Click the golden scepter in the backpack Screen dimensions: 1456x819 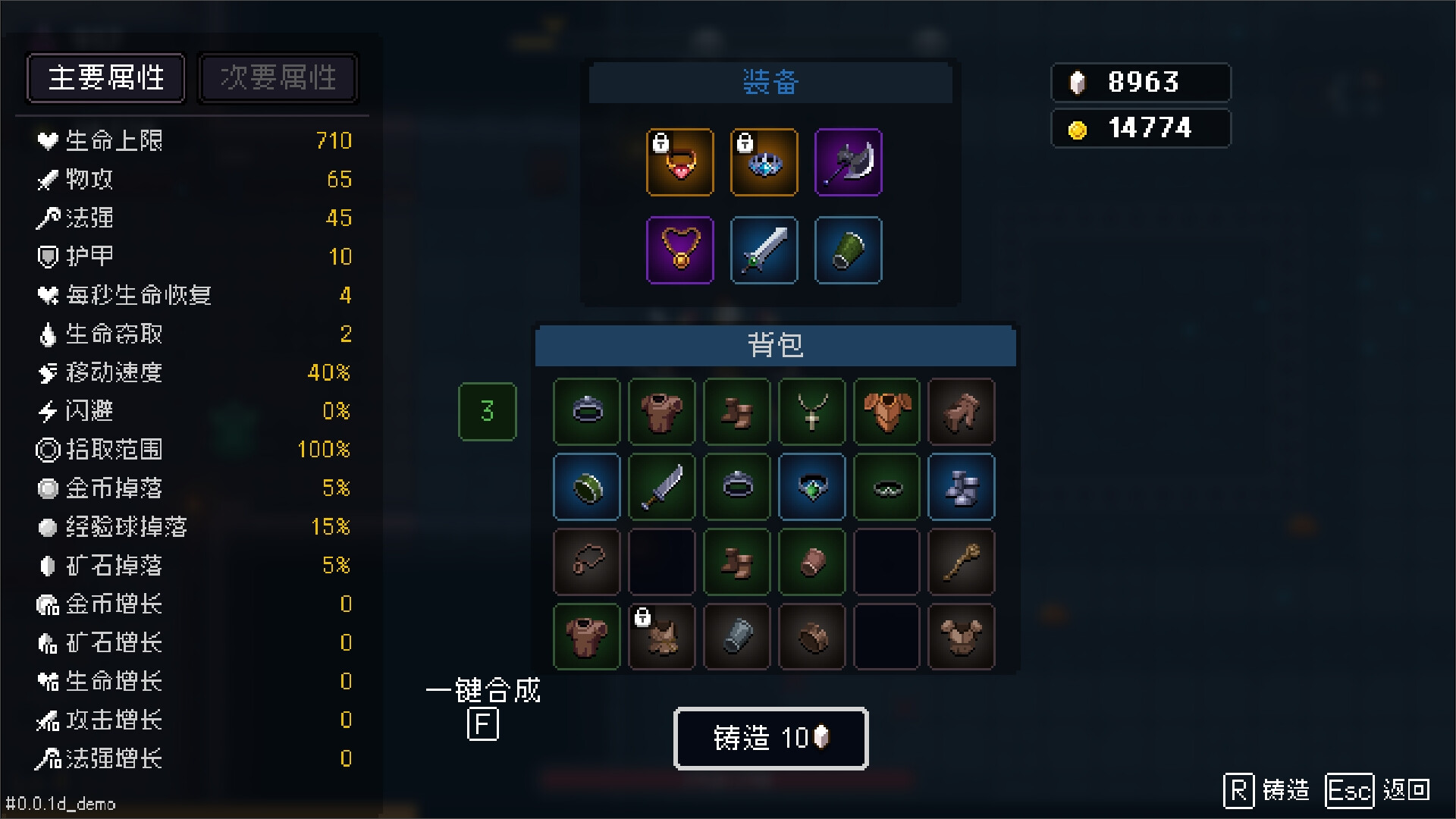point(961,562)
